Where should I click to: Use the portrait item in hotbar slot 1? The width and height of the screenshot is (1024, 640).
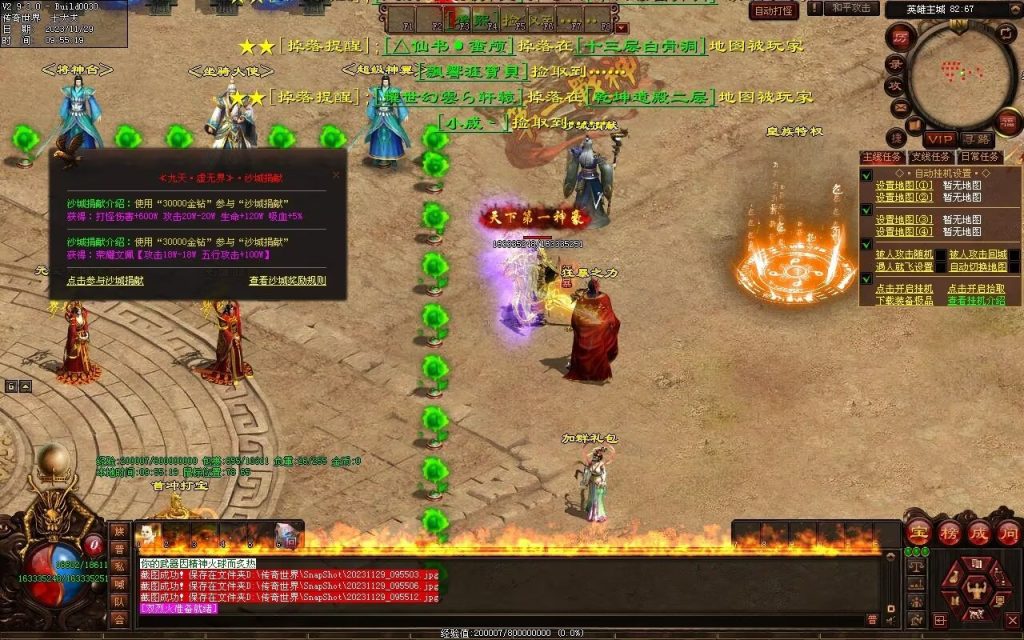(146, 535)
